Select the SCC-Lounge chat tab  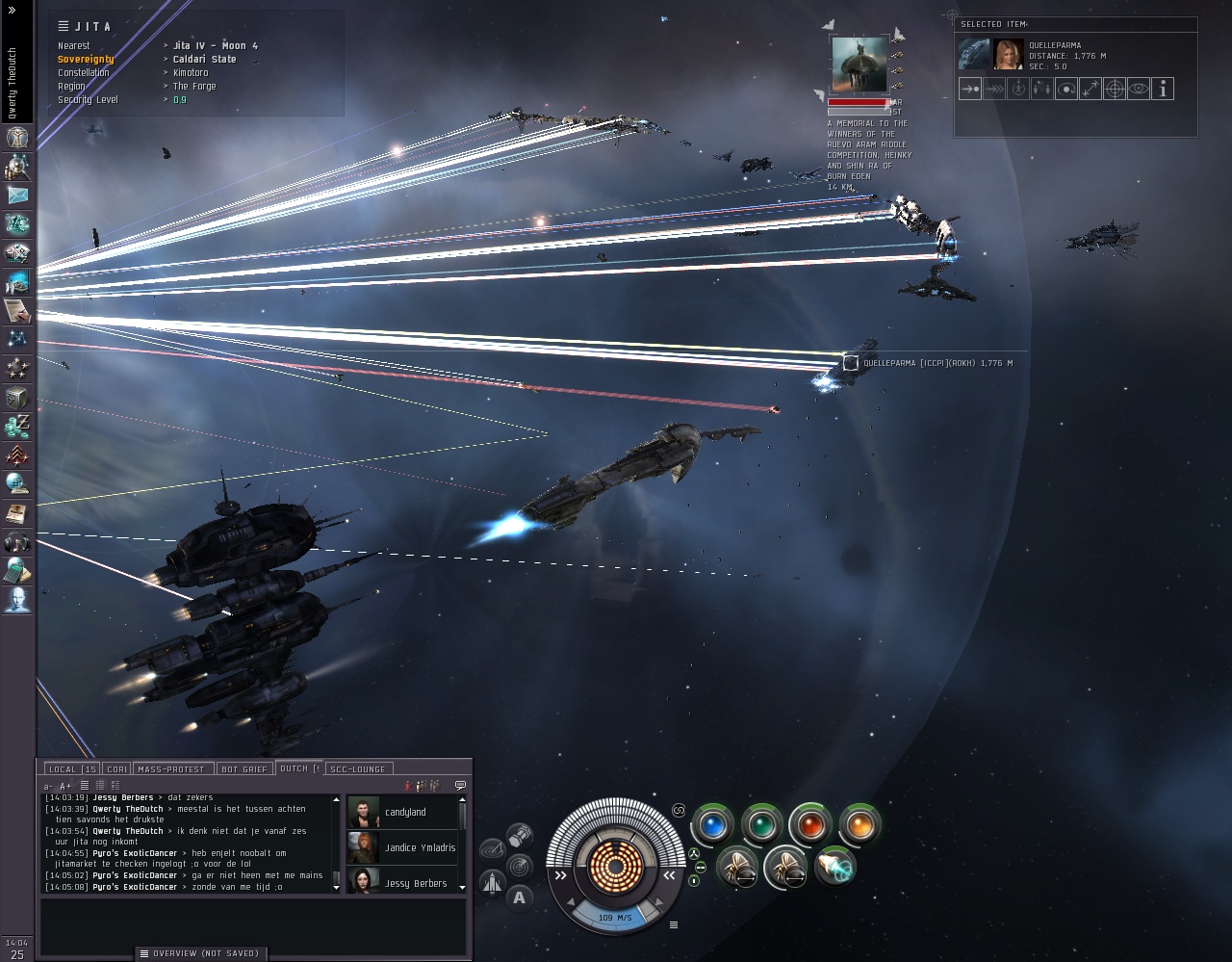pos(357,768)
